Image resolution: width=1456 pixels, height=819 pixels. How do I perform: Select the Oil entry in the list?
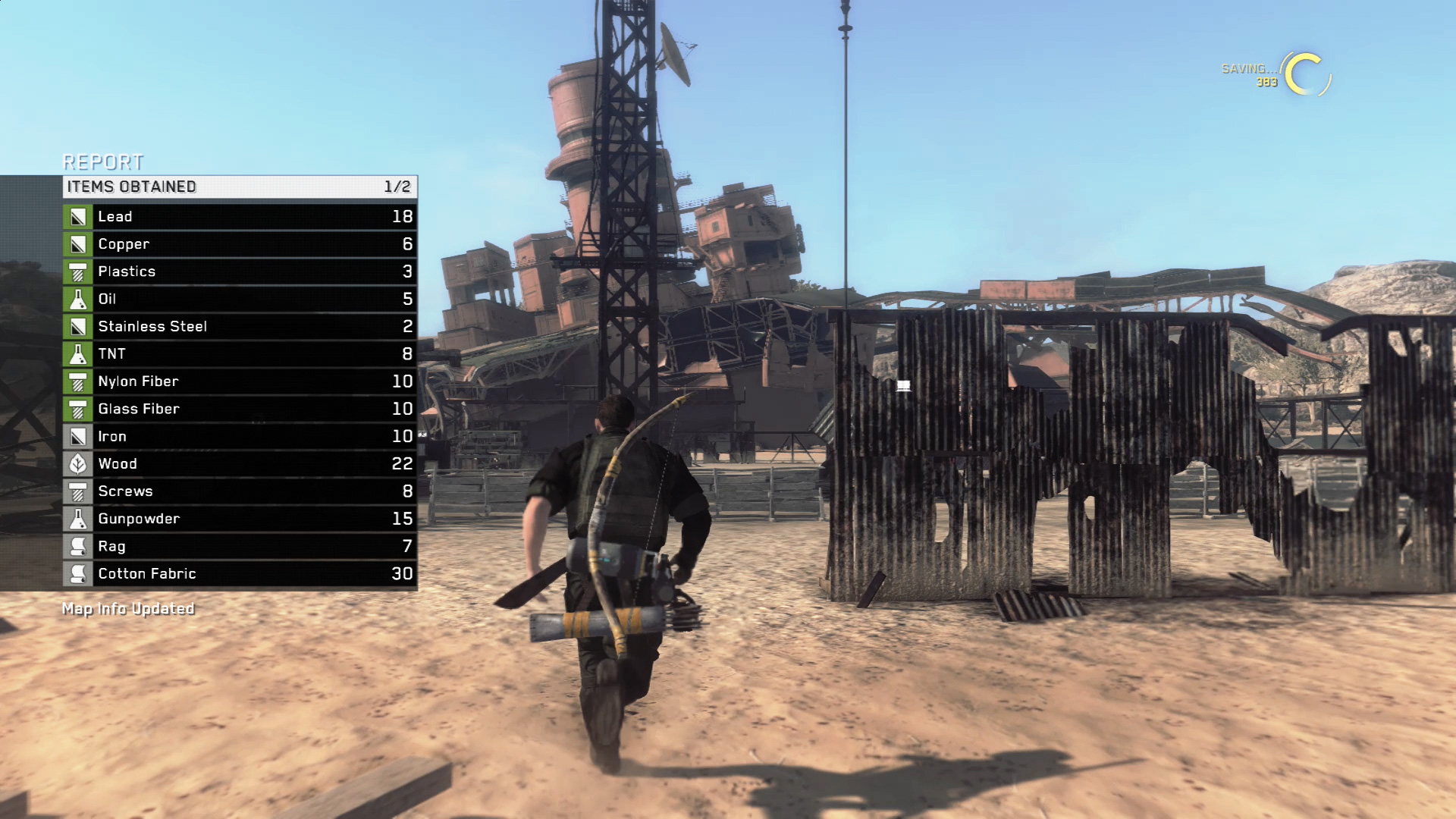click(x=240, y=299)
